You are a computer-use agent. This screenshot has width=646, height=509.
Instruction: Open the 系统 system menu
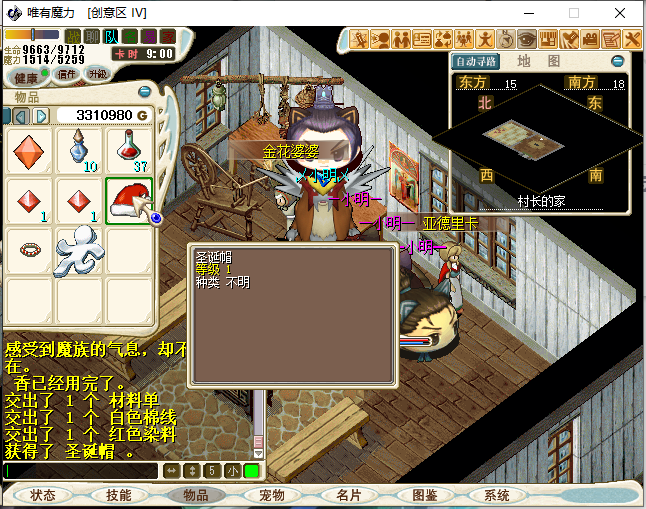pyautogui.click(x=497, y=495)
